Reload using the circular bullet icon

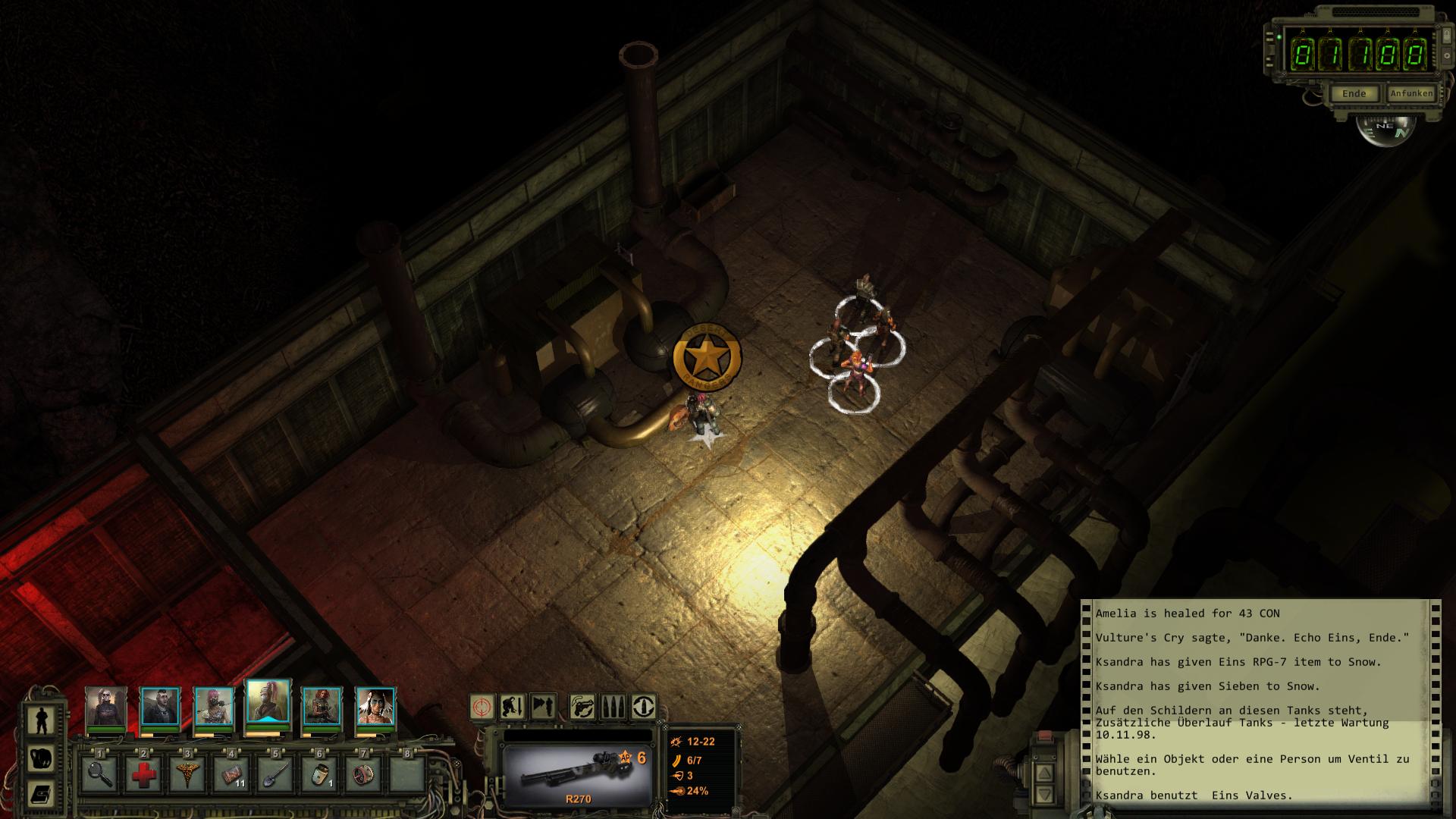(644, 707)
